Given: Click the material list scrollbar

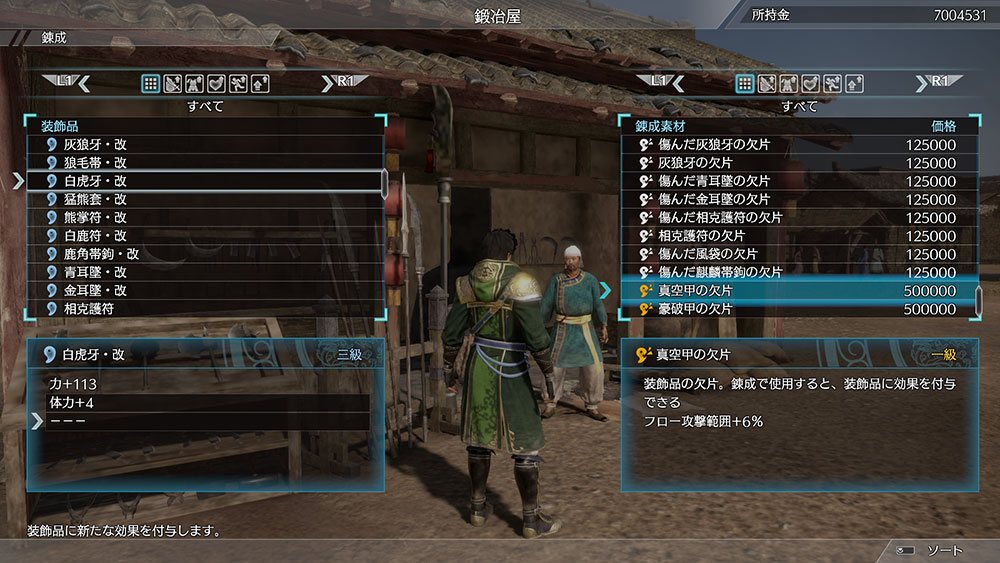Looking at the screenshot, I should (978, 299).
